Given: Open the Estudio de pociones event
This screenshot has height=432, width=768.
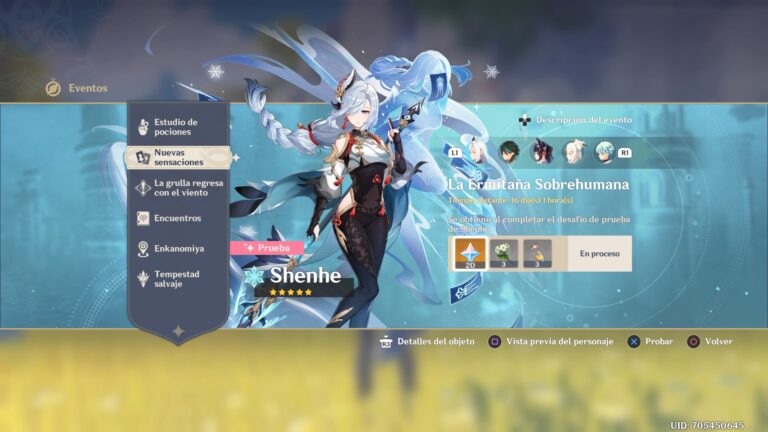Looking at the screenshot, I should click(176, 127).
